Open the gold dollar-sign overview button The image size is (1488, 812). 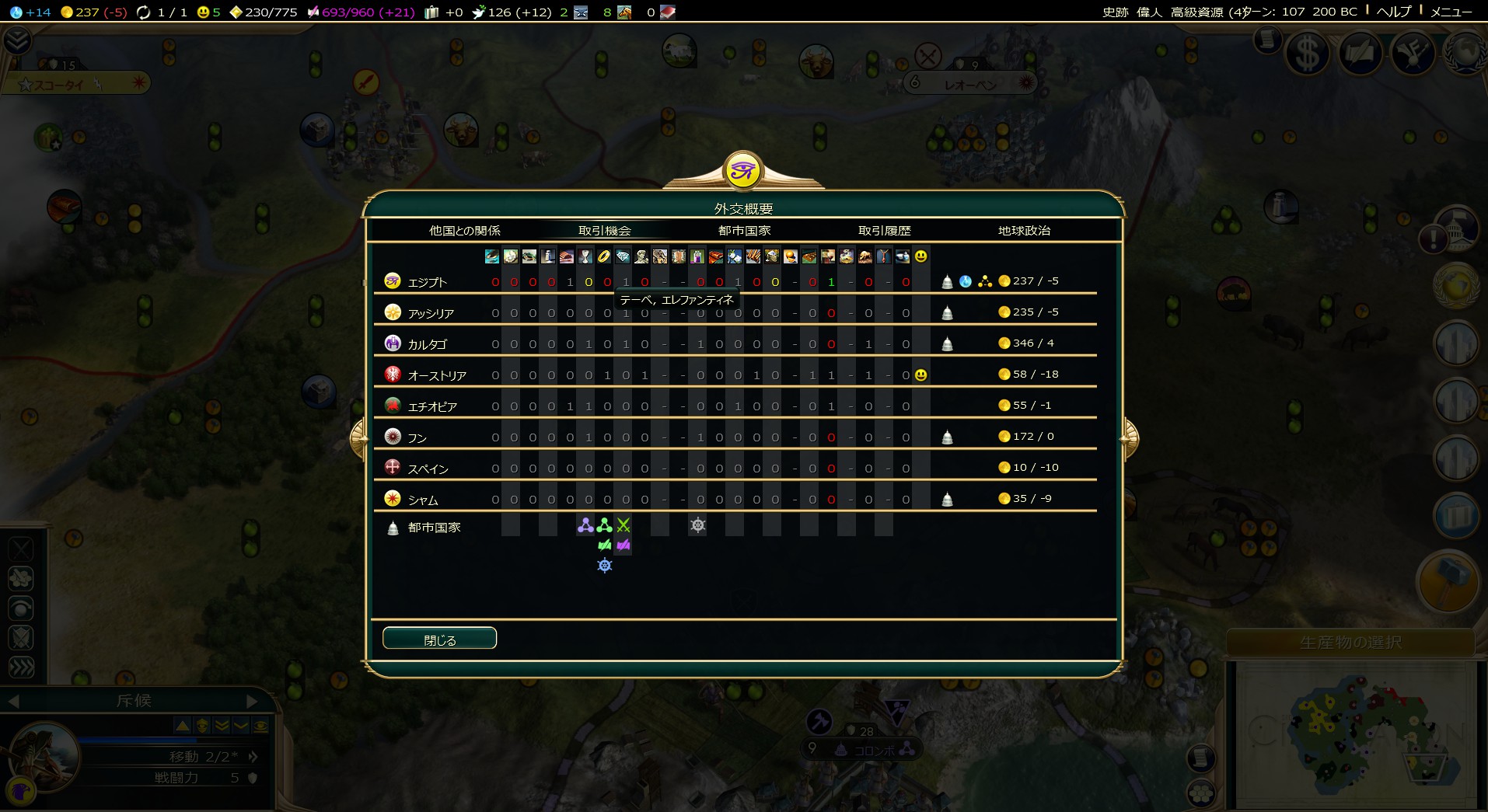tap(1307, 54)
